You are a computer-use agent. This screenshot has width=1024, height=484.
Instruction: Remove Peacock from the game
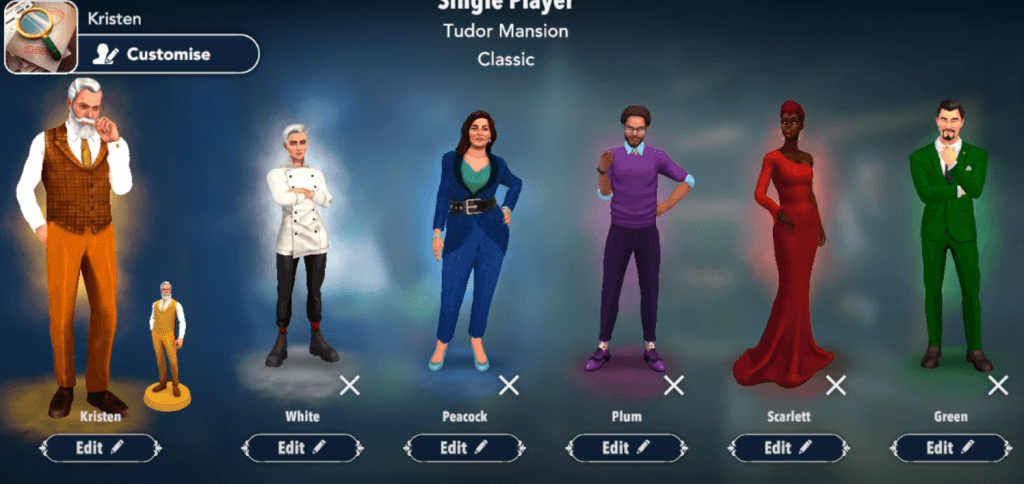click(x=509, y=385)
